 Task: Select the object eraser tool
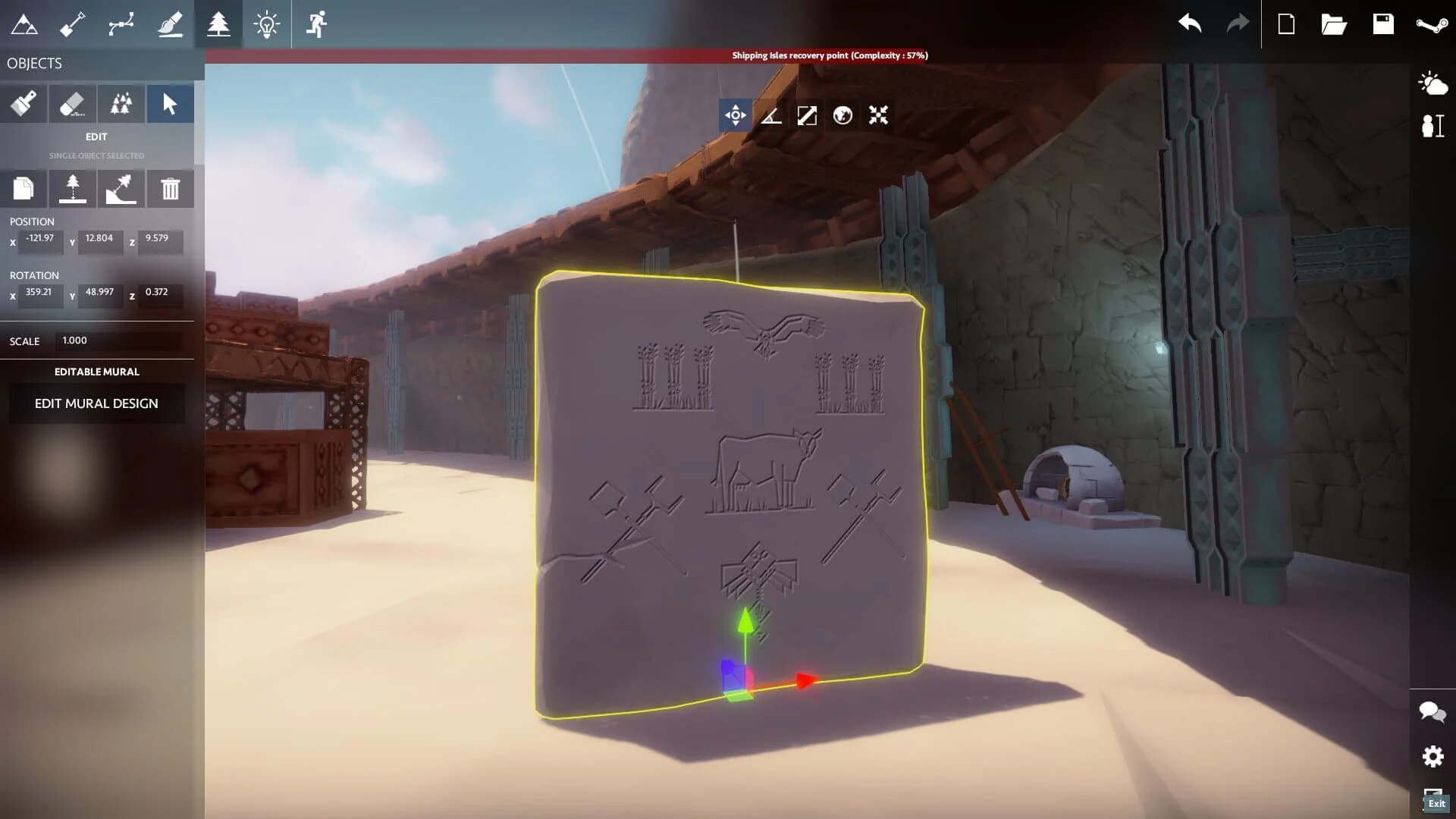coord(71,103)
